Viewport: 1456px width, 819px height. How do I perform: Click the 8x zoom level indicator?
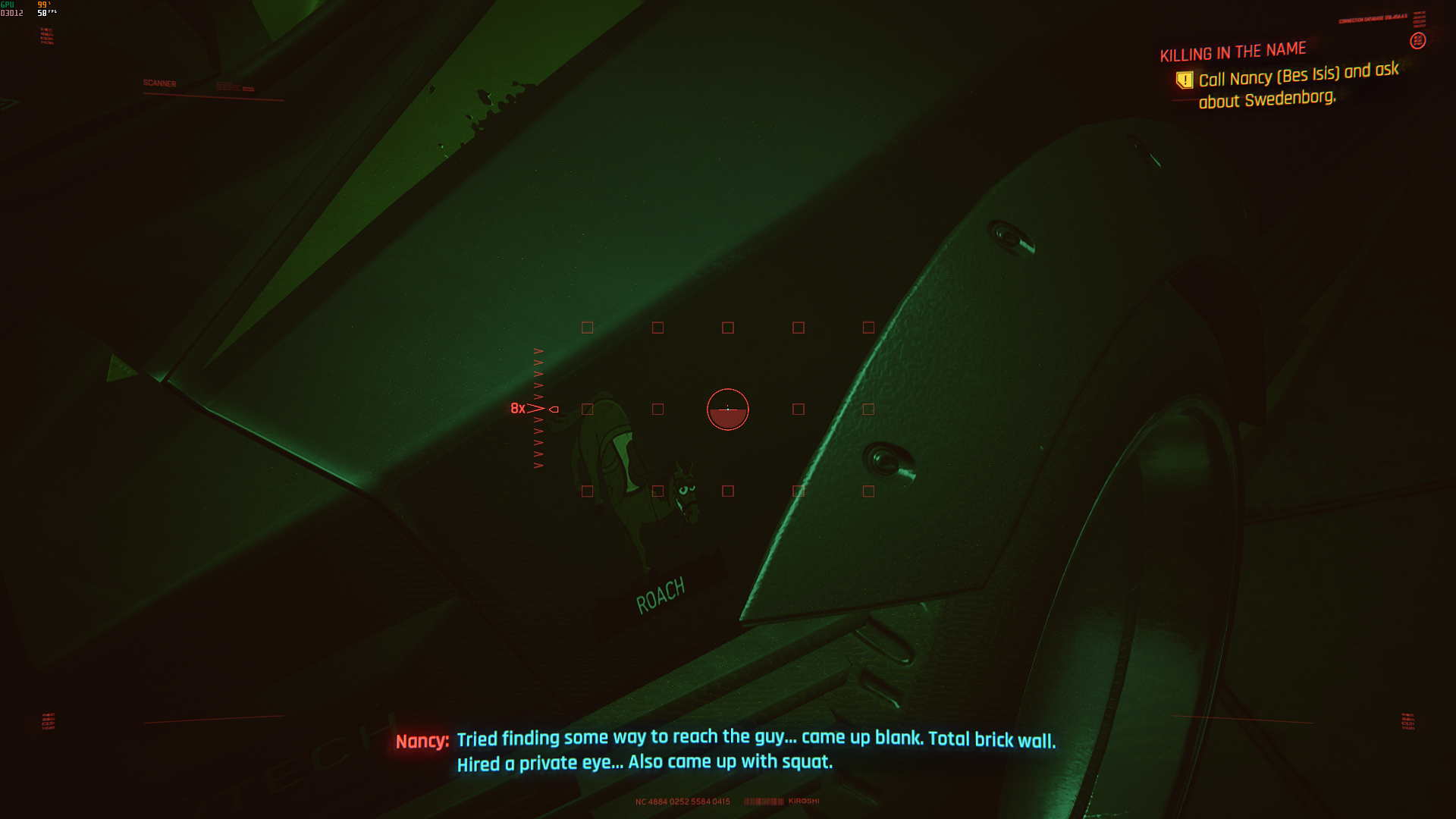point(518,409)
